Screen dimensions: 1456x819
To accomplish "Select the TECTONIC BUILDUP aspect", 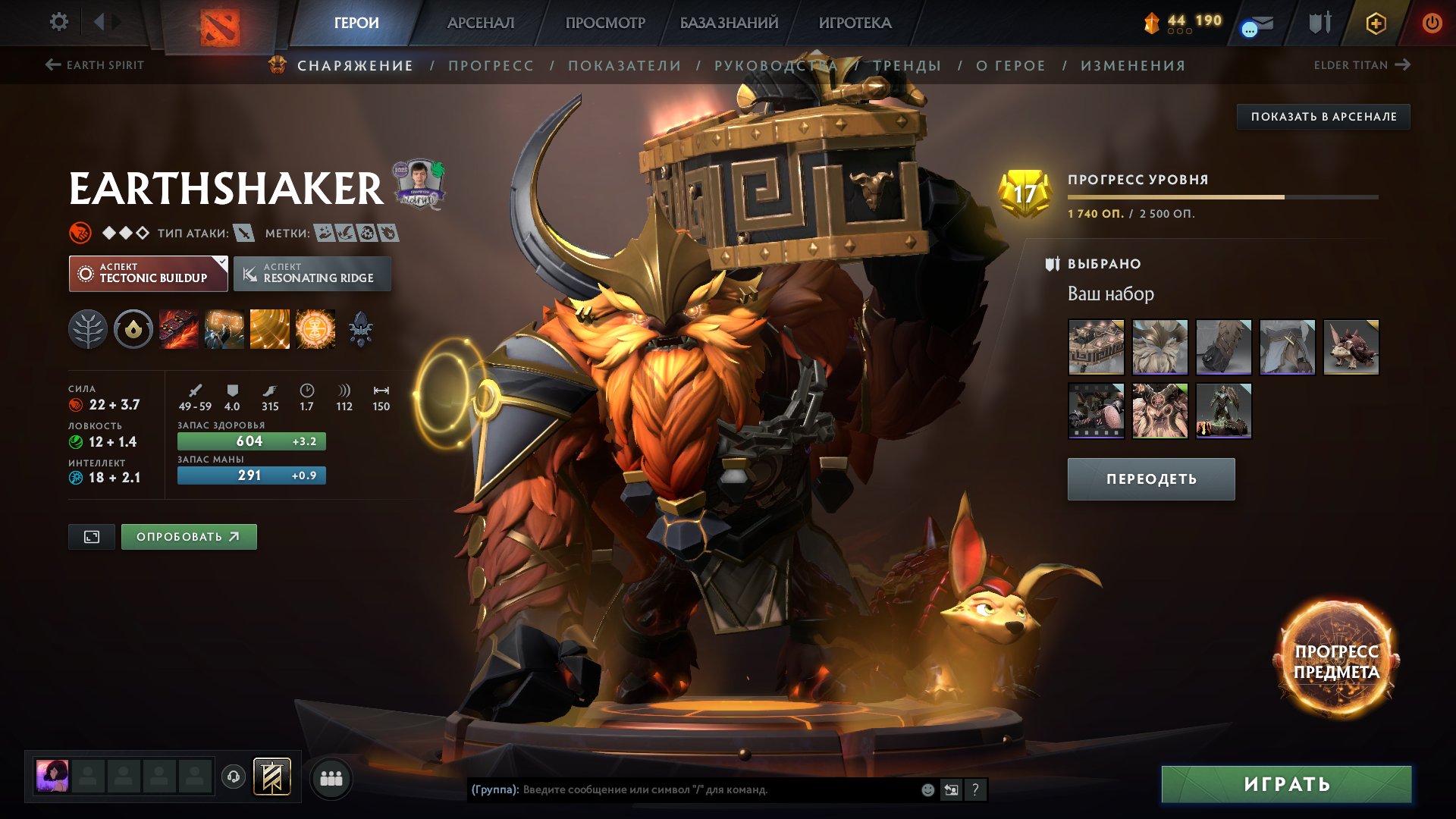I will pyautogui.click(x=149, y=273).
